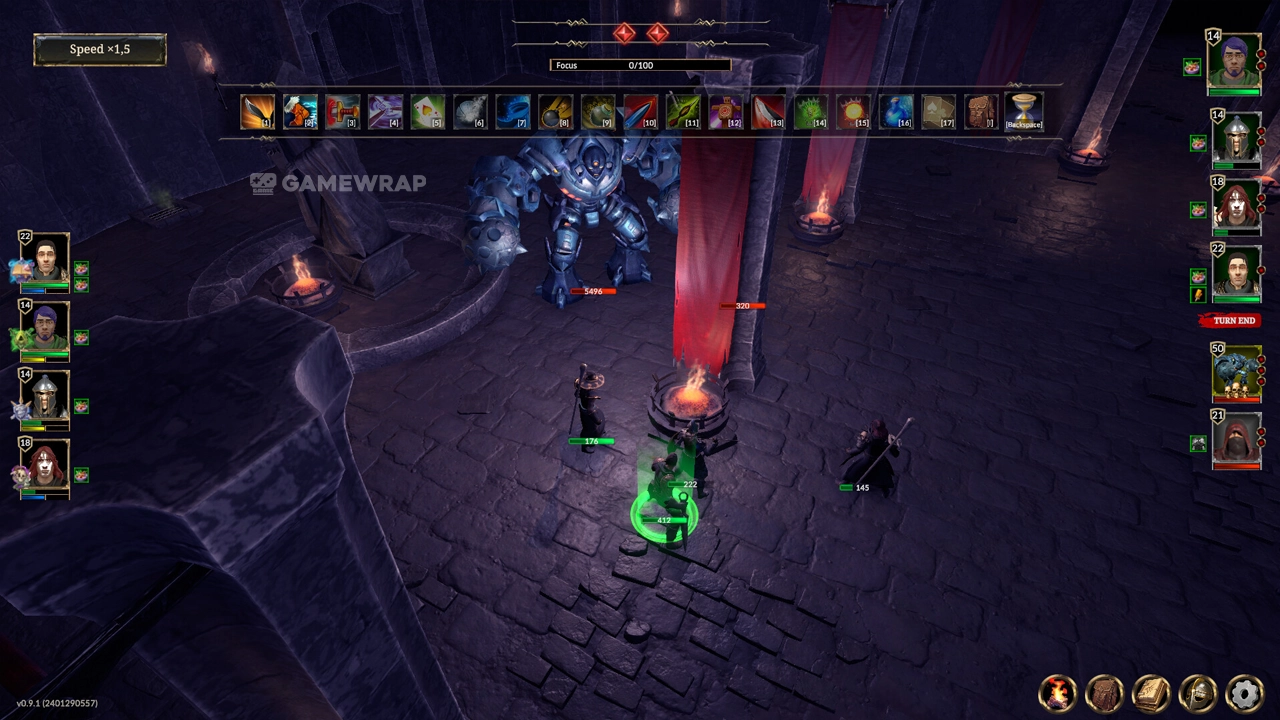Screen dimensions: 1280x720
Task: Open the journal book
Action: pyautogui.click(x=1151, y=692)
